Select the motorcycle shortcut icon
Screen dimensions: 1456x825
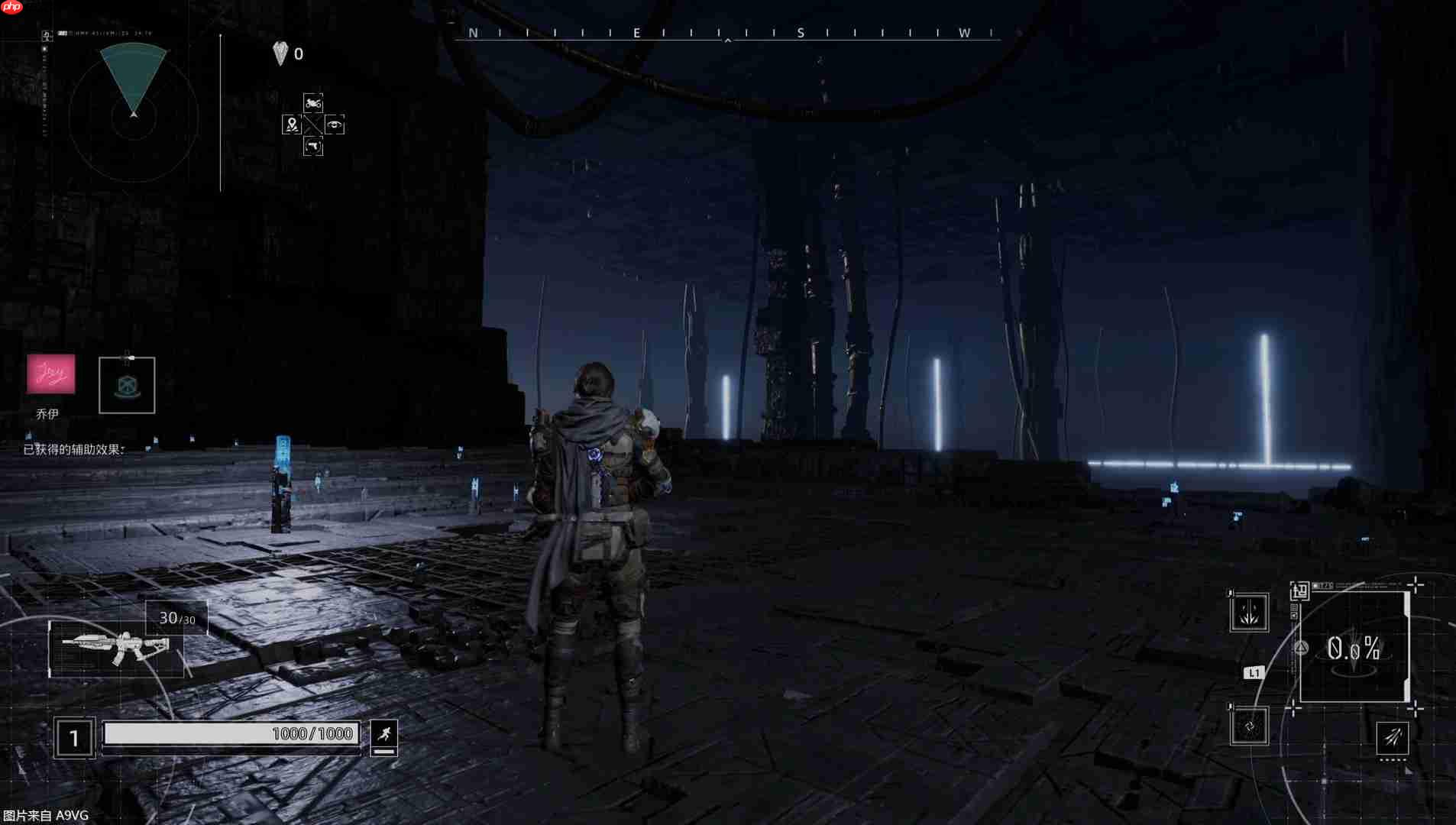point(313,103)
